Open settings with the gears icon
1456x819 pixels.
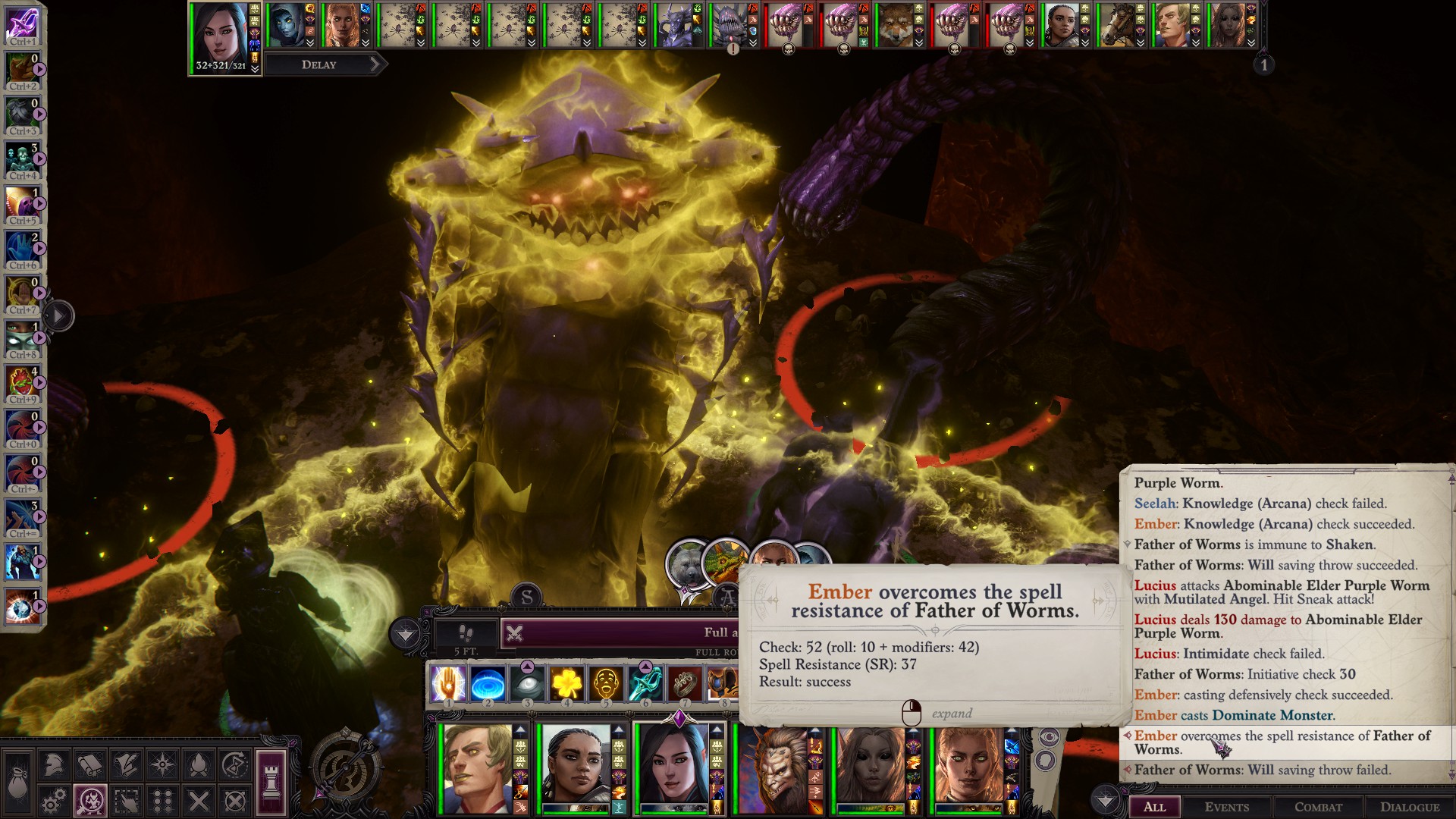click(x=53, y=801)
